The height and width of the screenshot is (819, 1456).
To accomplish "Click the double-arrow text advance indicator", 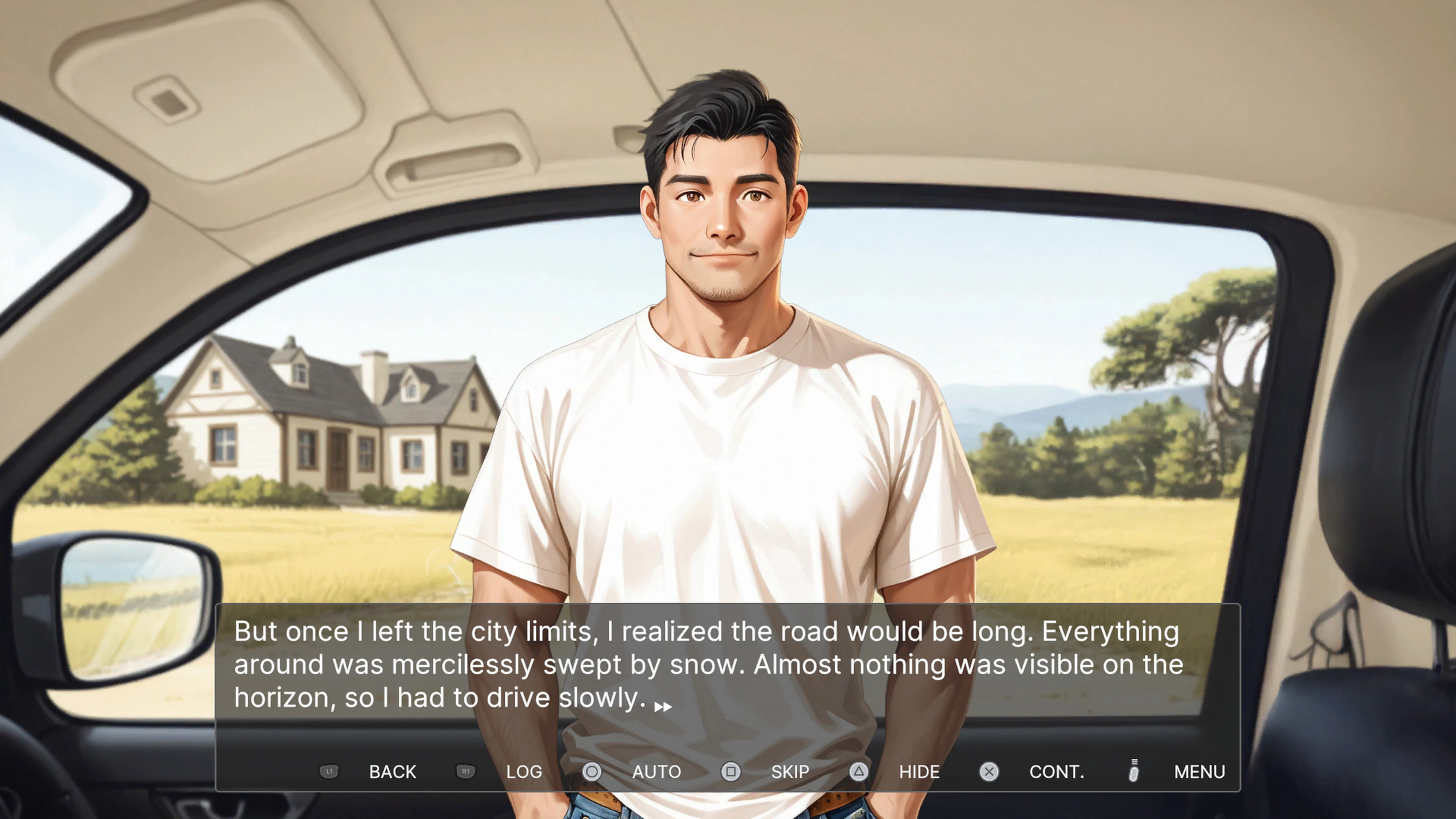I will point(663,706).
